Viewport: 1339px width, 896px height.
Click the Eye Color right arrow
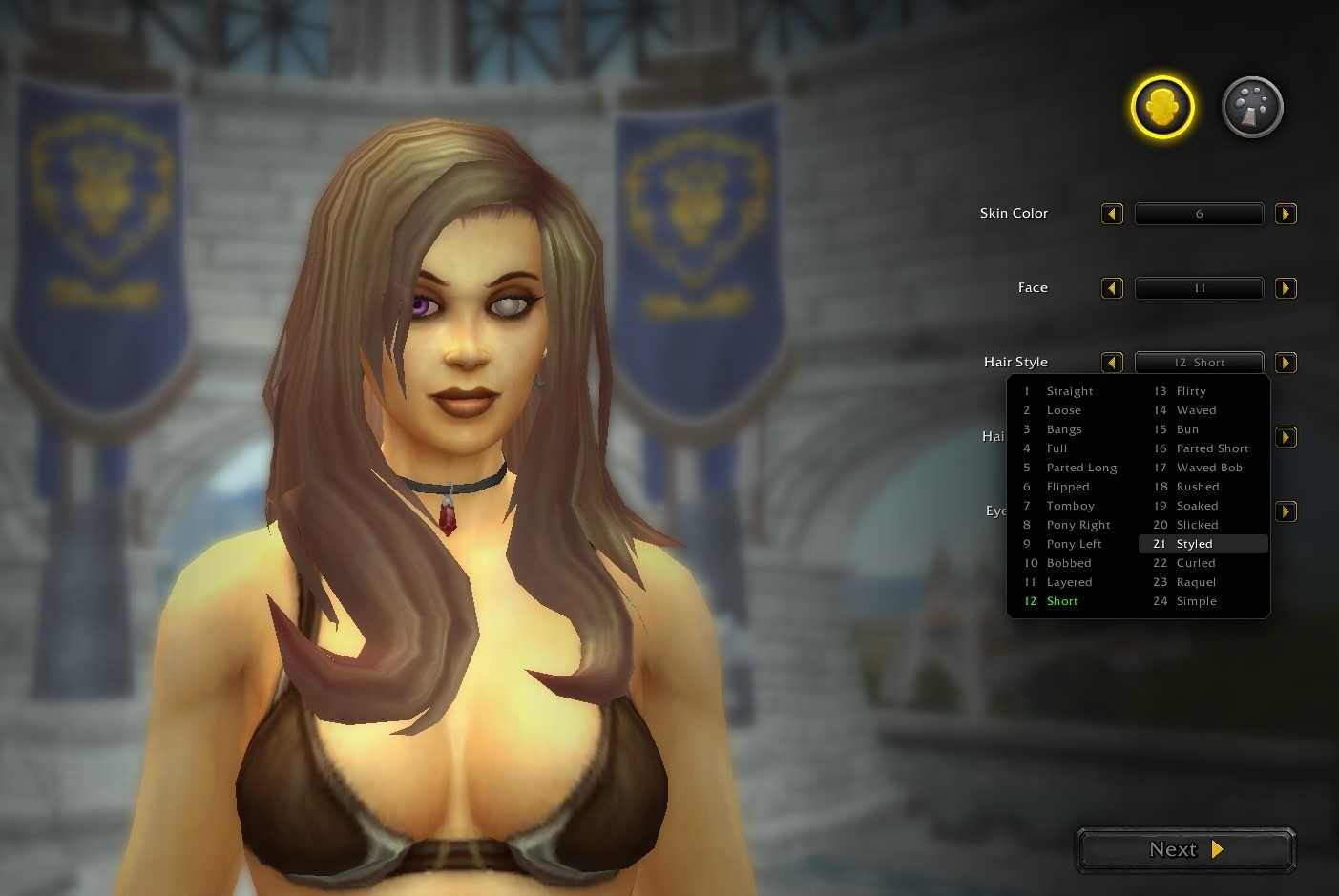pos(1286,511)
